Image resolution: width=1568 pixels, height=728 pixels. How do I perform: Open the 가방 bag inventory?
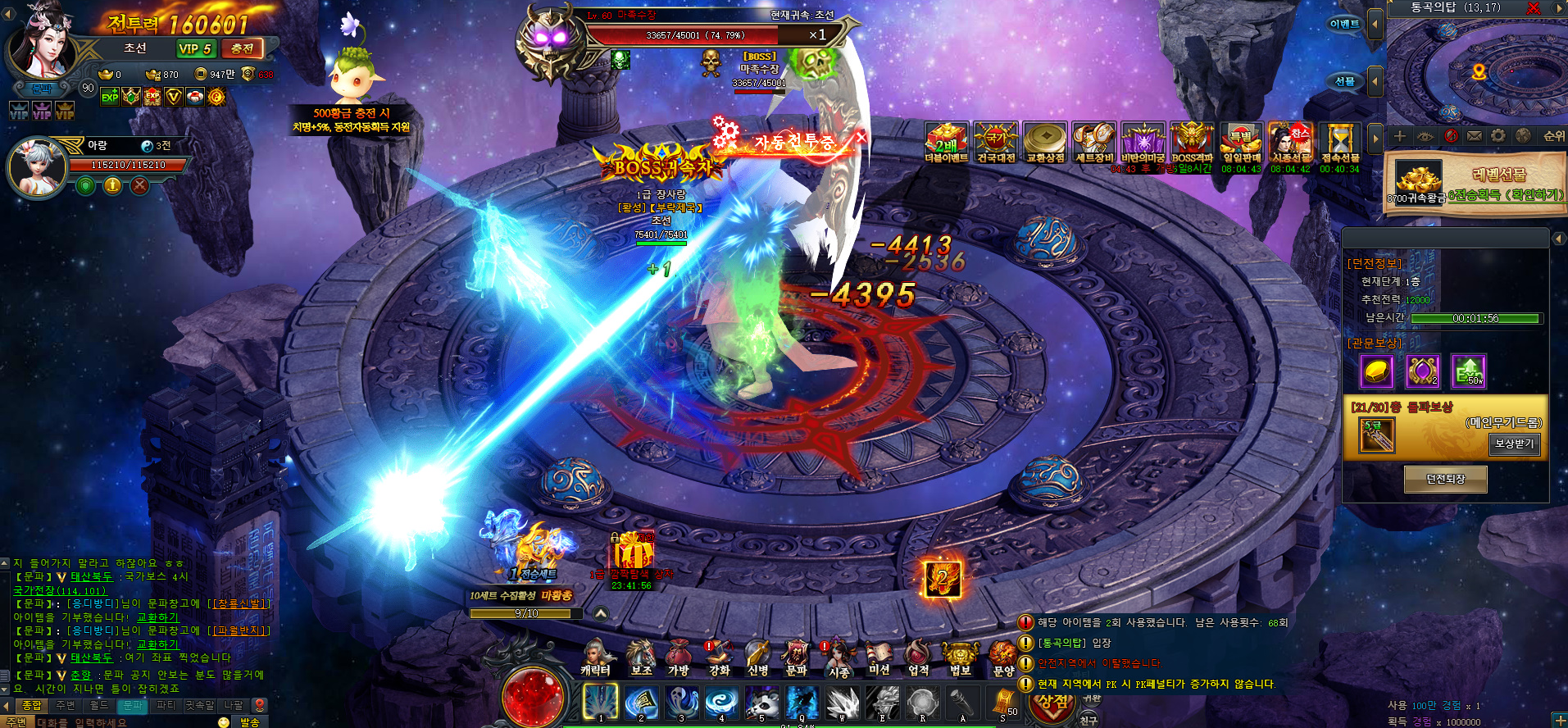tap(678, 658)
